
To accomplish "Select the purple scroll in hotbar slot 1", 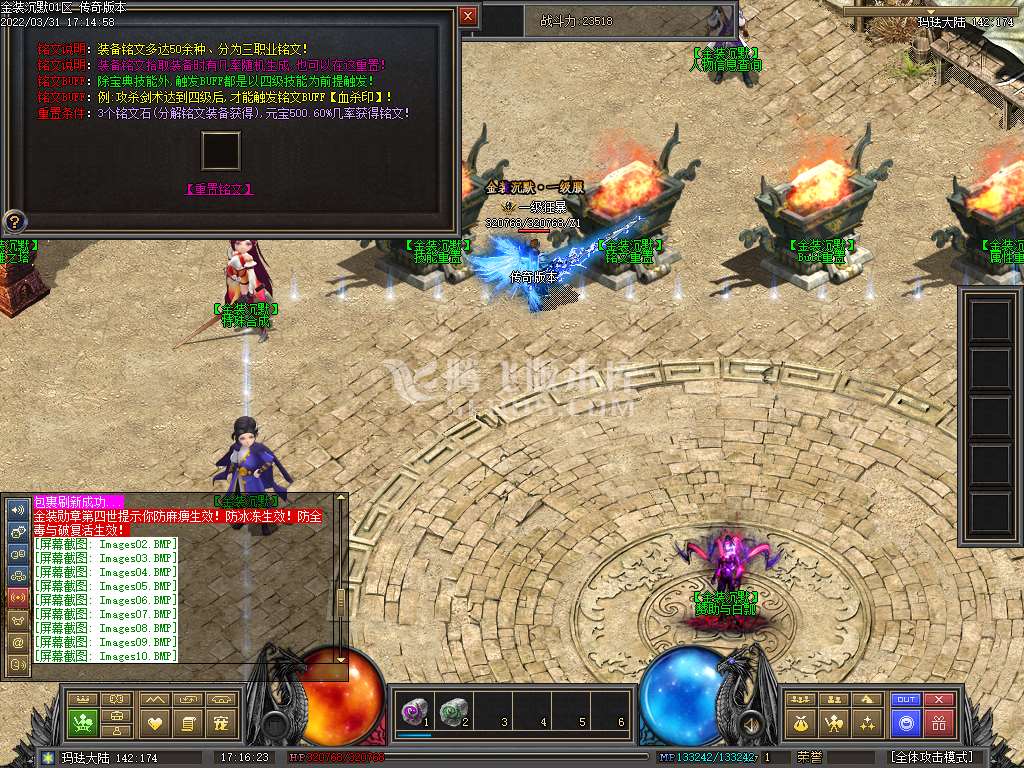I will [414, 711].
